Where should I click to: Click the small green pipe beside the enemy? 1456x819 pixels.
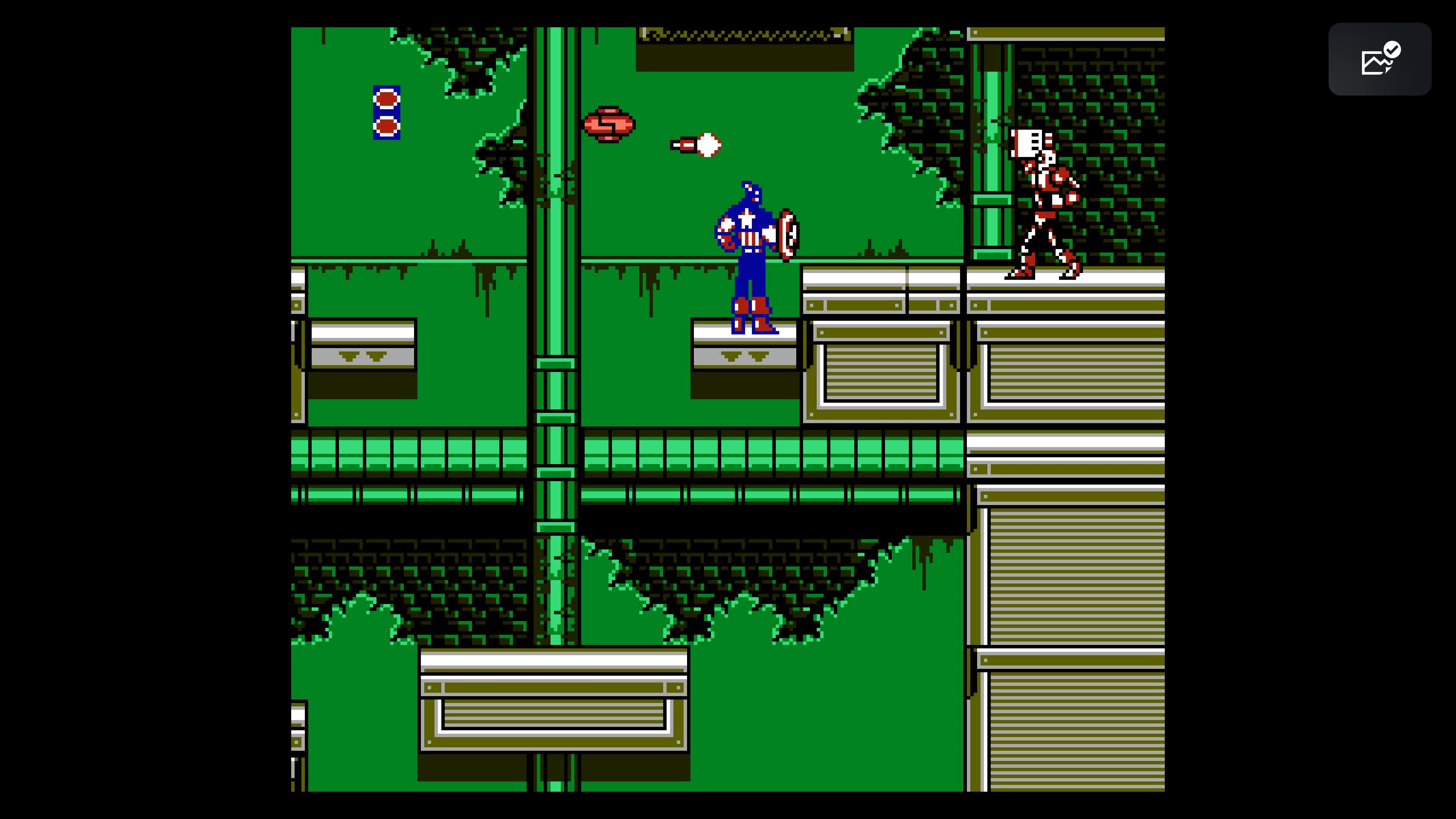tap(992, 169)
